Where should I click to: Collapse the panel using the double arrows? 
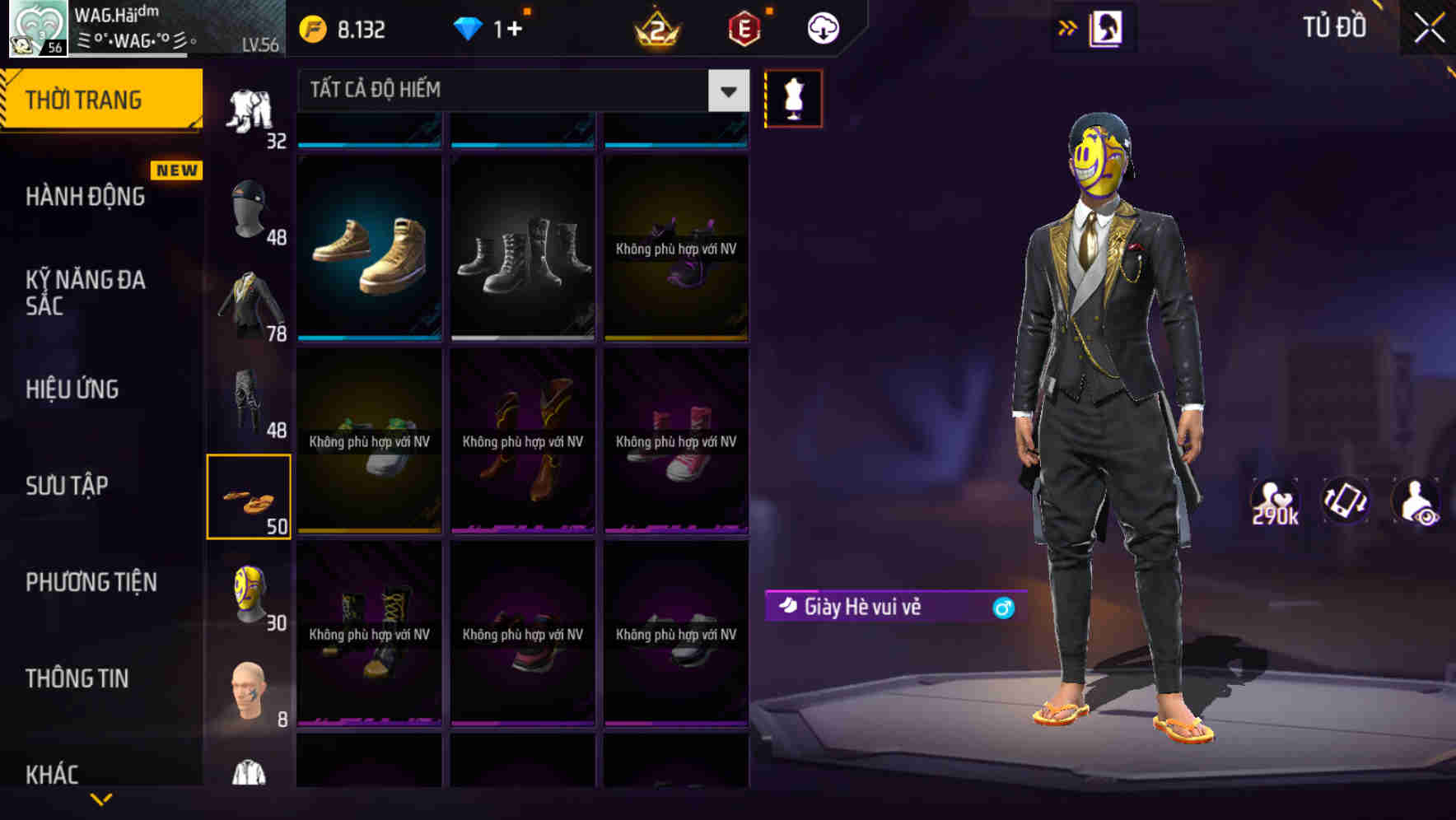[x=1068, y=26]
